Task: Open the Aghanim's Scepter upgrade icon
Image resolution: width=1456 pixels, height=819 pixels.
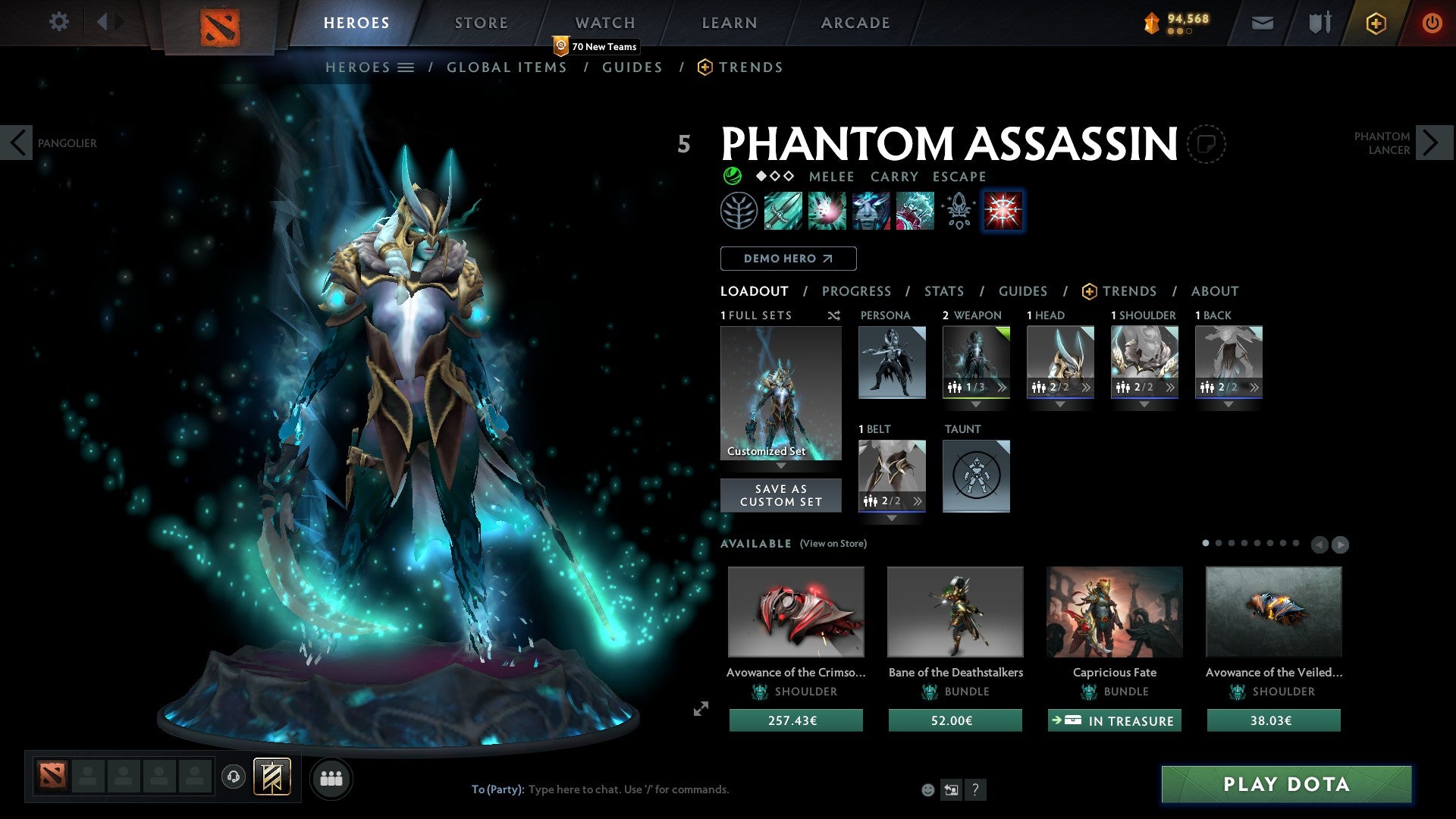Action: coord(957,211)
